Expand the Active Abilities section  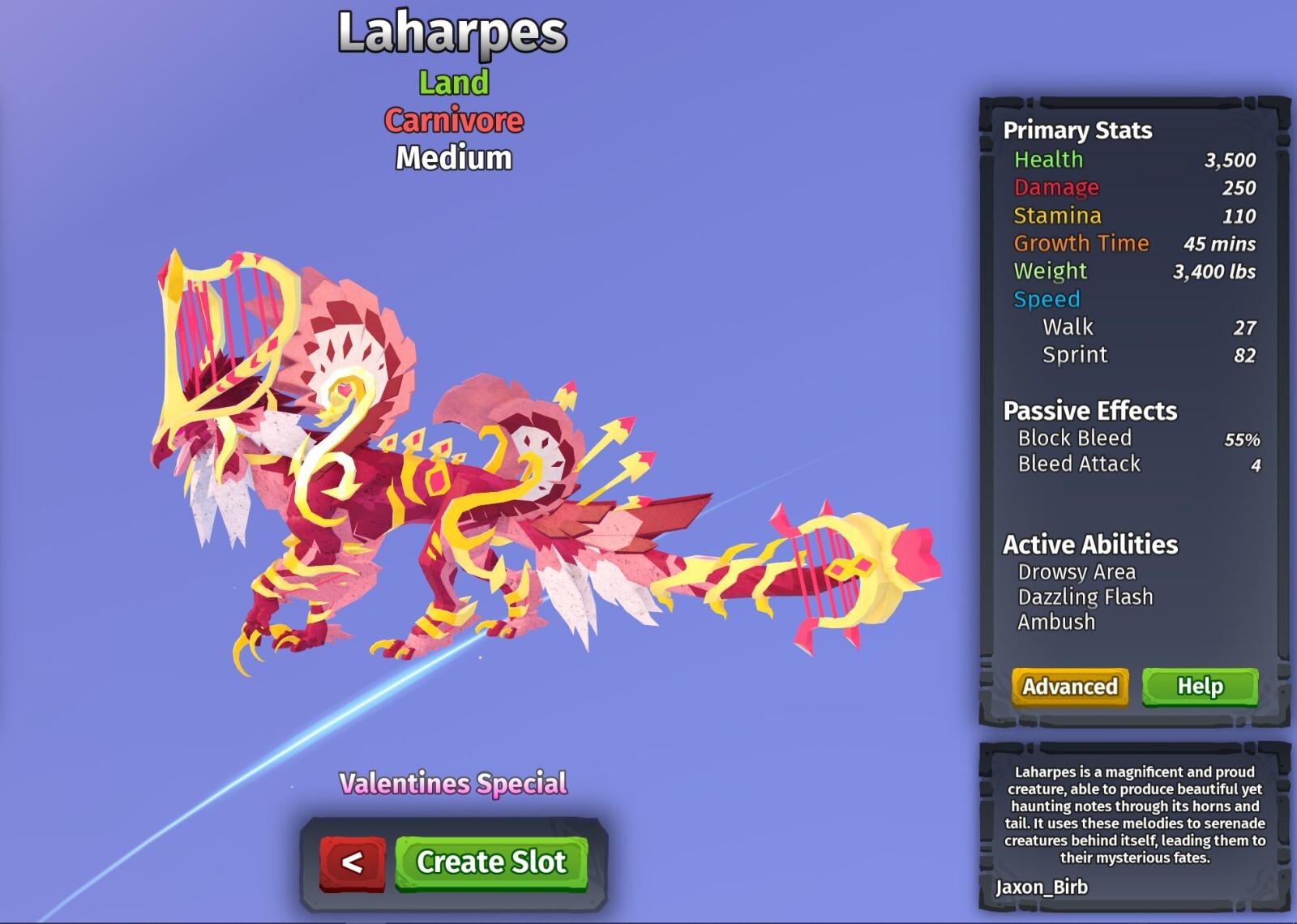point(1089,545)
